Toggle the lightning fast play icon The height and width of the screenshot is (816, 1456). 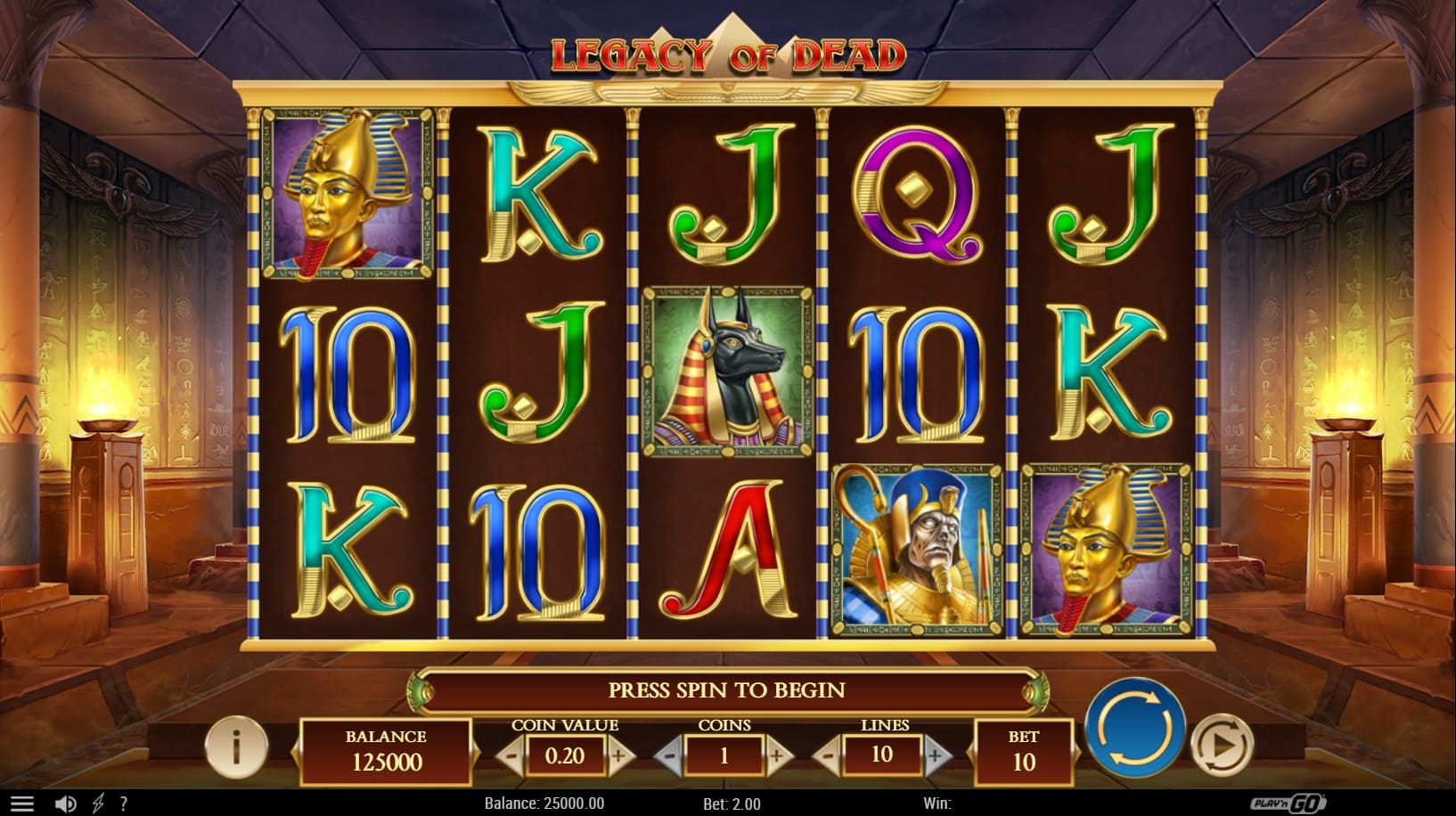(98, 804)
